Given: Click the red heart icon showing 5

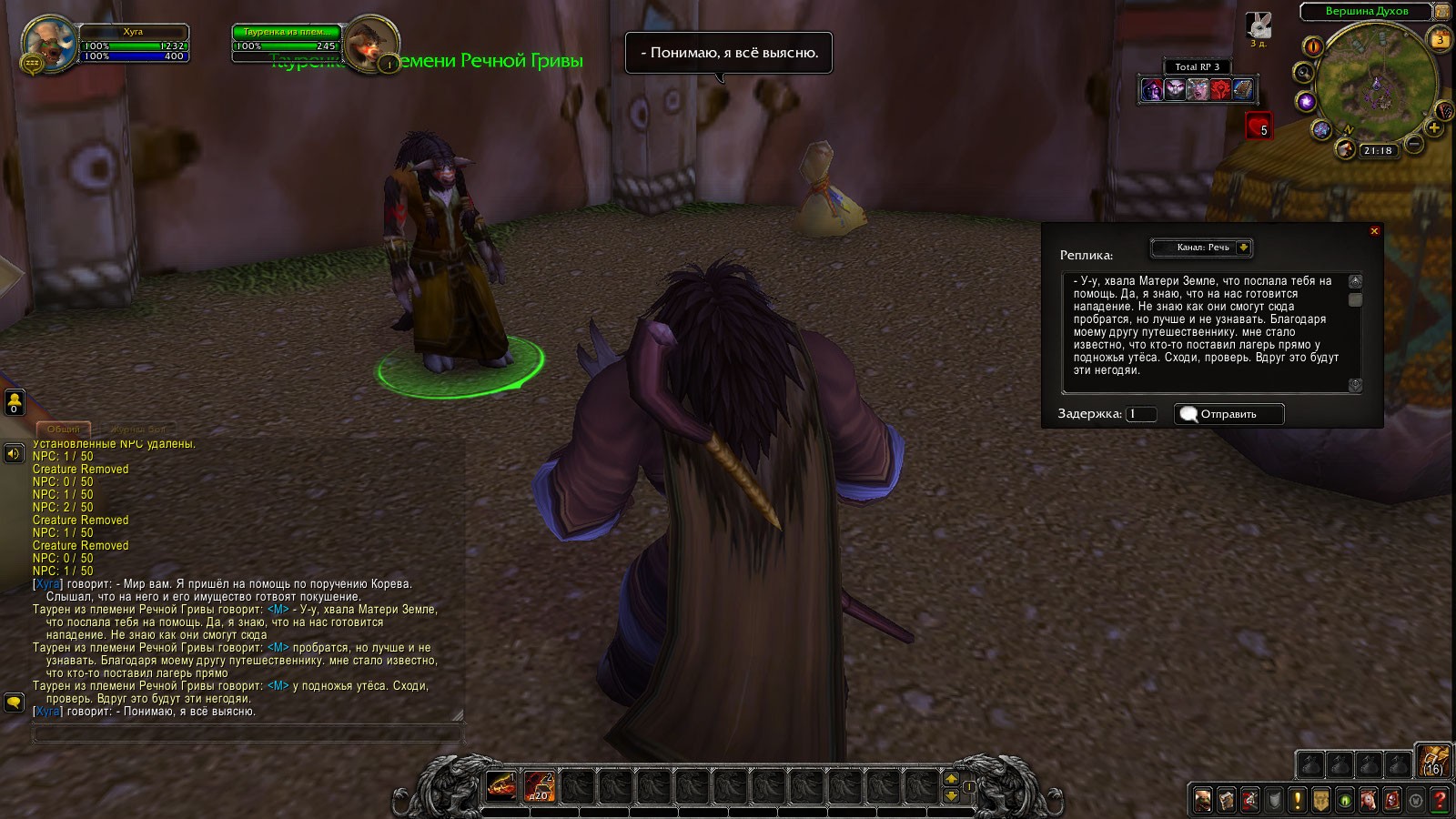Looking at the screenshot, I should (1259, 126).
